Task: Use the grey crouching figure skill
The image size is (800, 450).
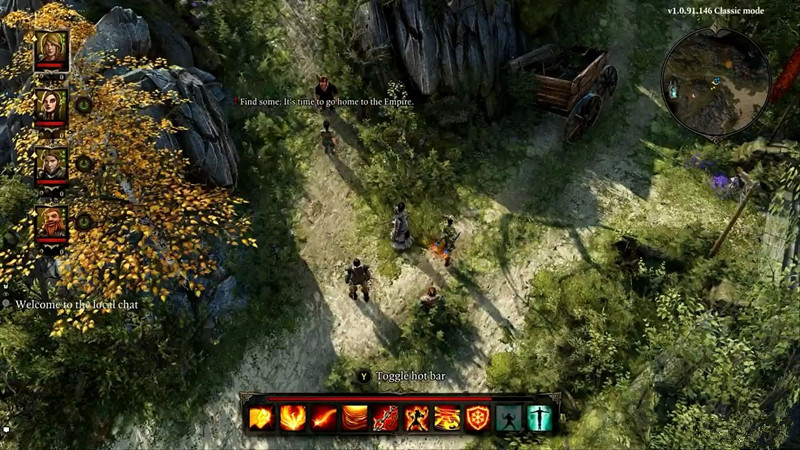Action: pyautogui.click(x=509, y=418)
